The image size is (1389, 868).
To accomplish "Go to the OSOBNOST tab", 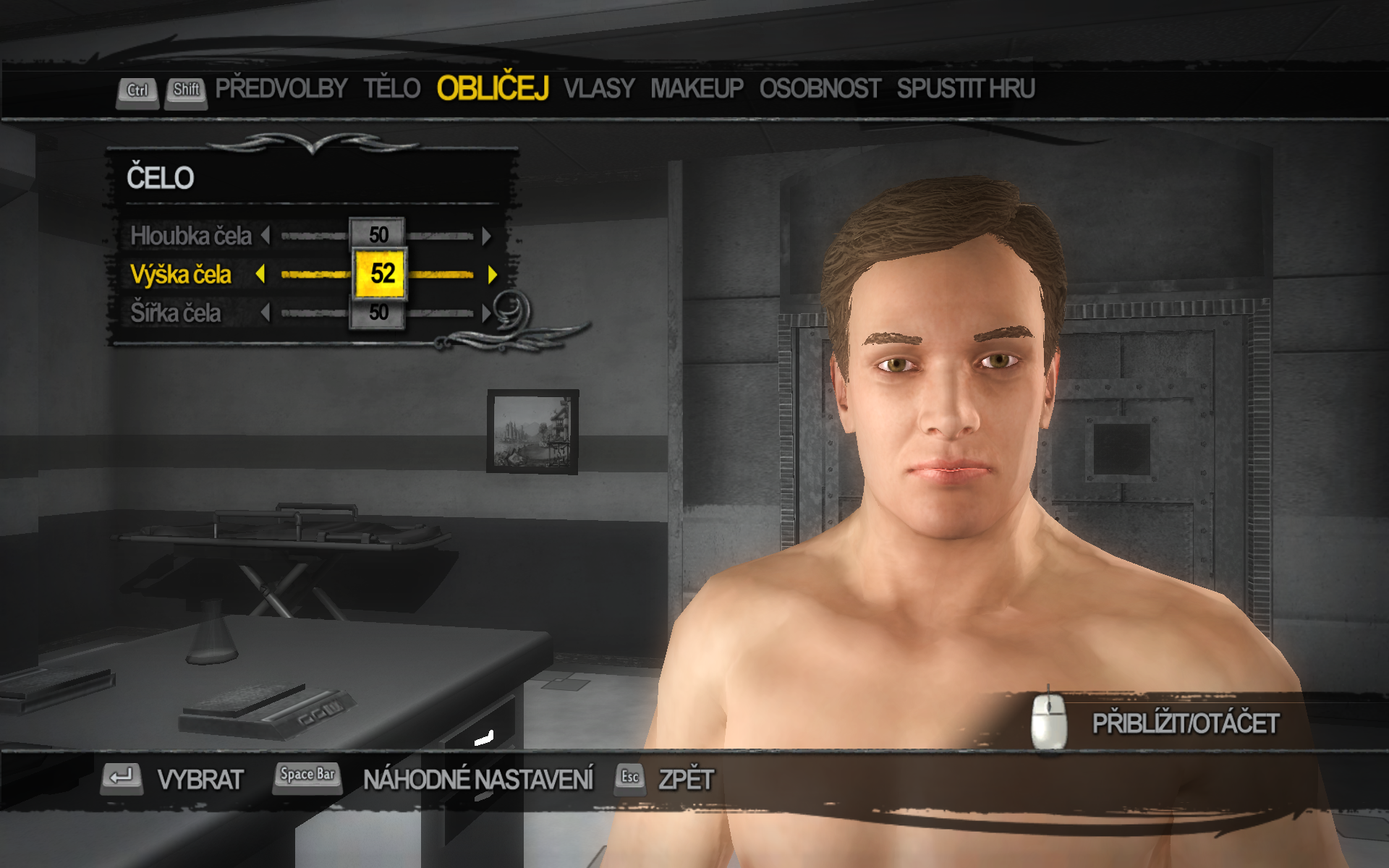I will [x=820, y=89].
